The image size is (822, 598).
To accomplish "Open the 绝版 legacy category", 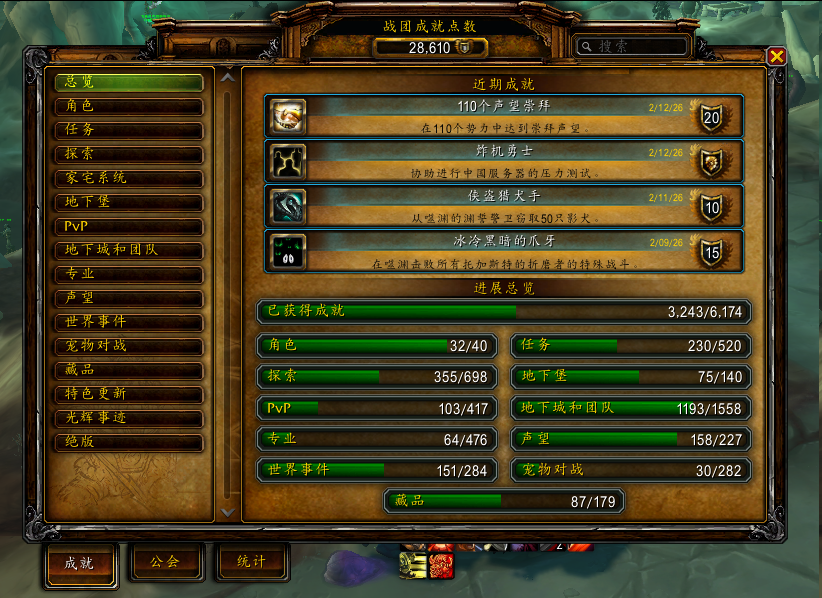I will [x=129, y=442].
